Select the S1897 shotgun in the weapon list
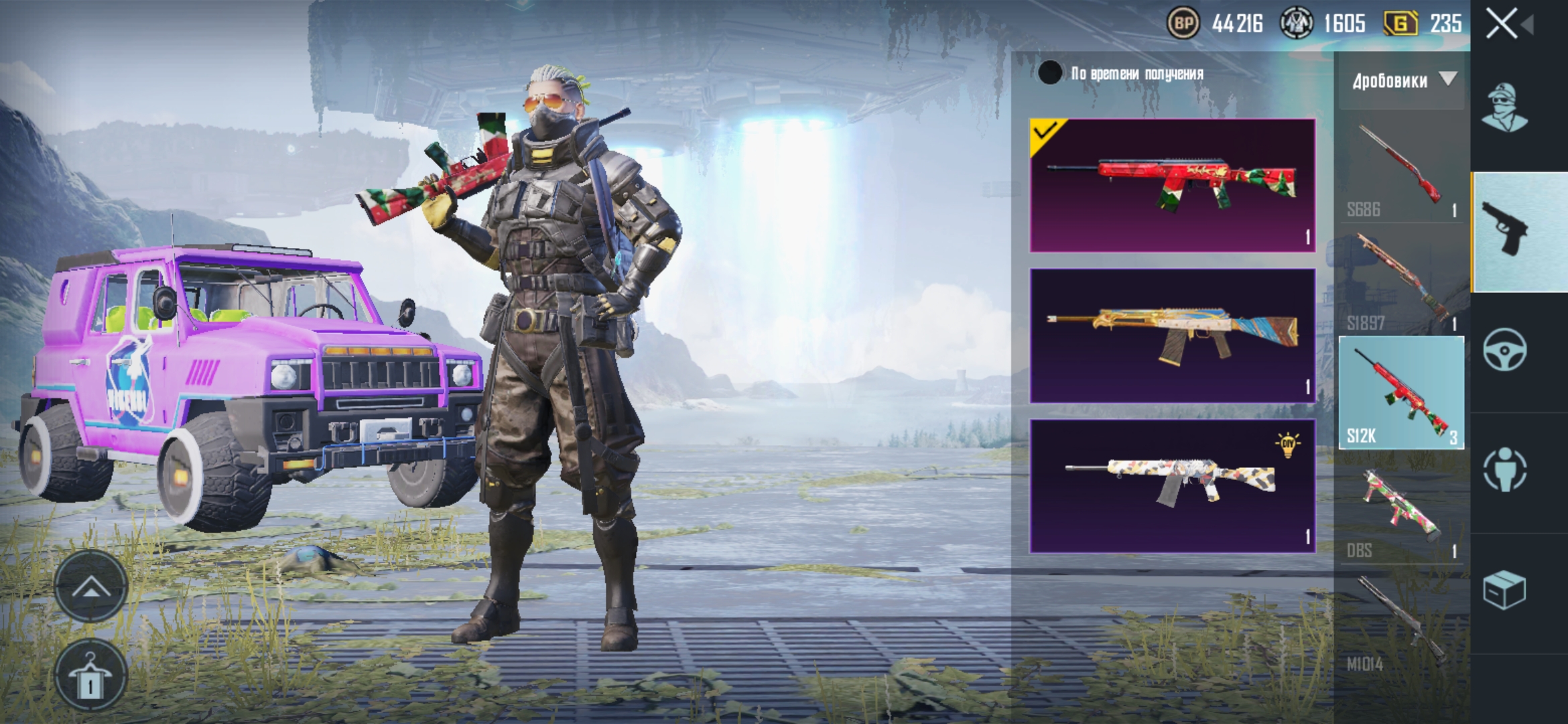This screenshot has height=724, width=1568. coord(1401,282)
